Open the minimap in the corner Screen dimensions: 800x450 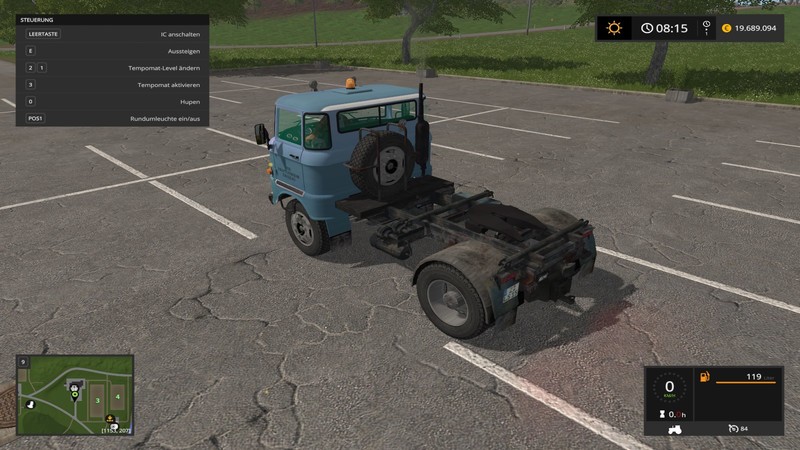point(75,394)
